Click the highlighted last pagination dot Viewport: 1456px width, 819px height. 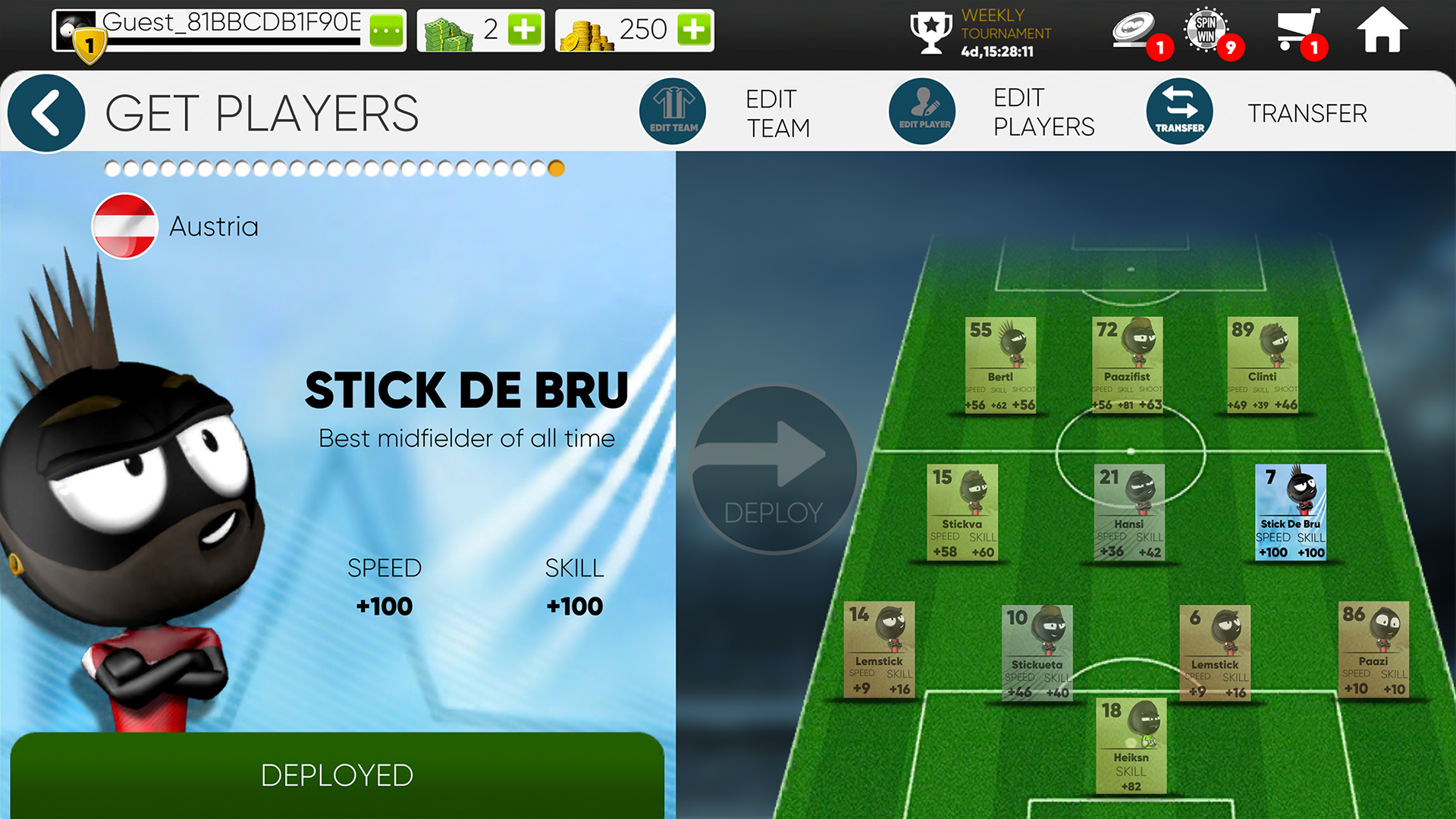[556, 168]
